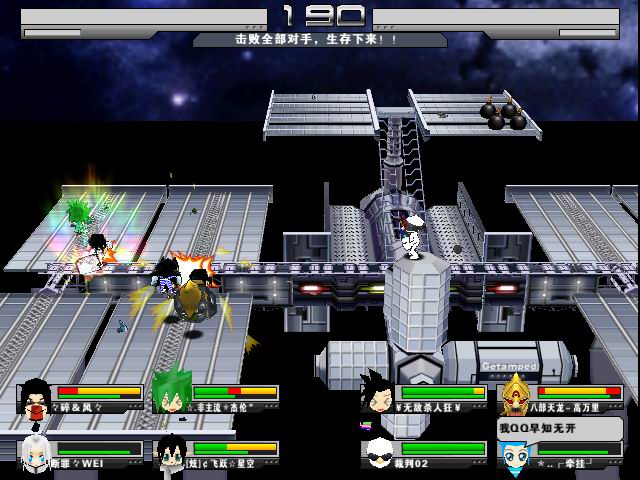
Task: Pick the spiky black-haired portrait 无敌杀人狂
Action: click(x=380, y=396)
